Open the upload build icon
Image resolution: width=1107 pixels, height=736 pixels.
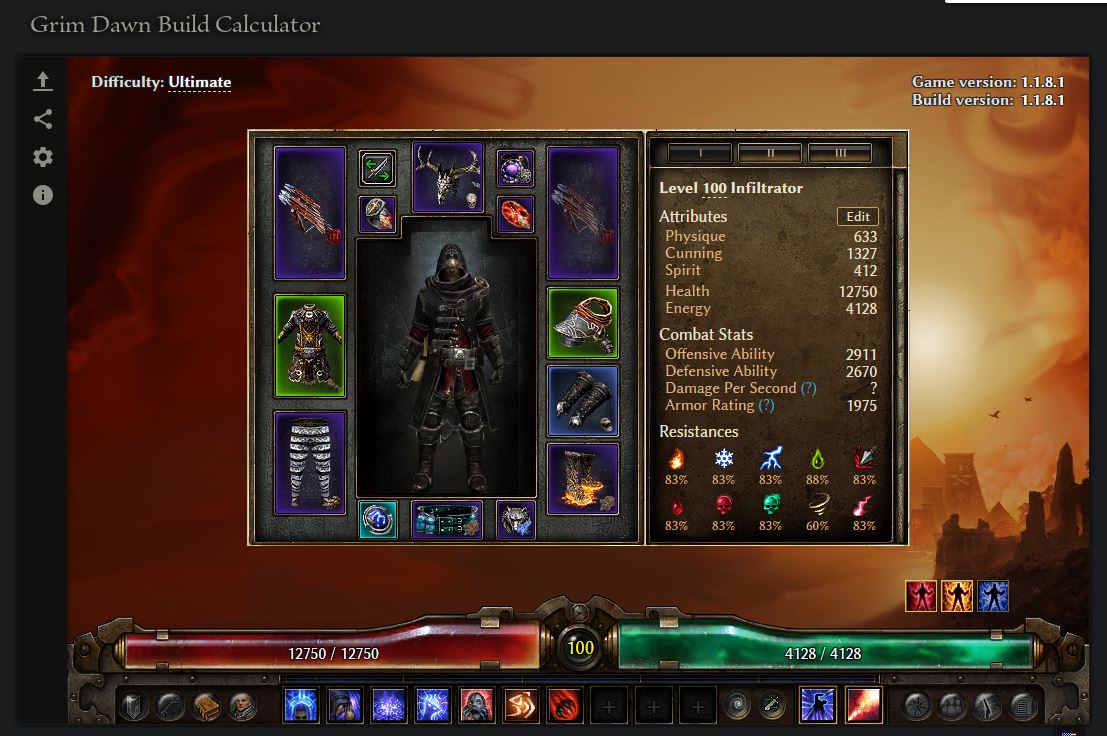coord(42,81)
